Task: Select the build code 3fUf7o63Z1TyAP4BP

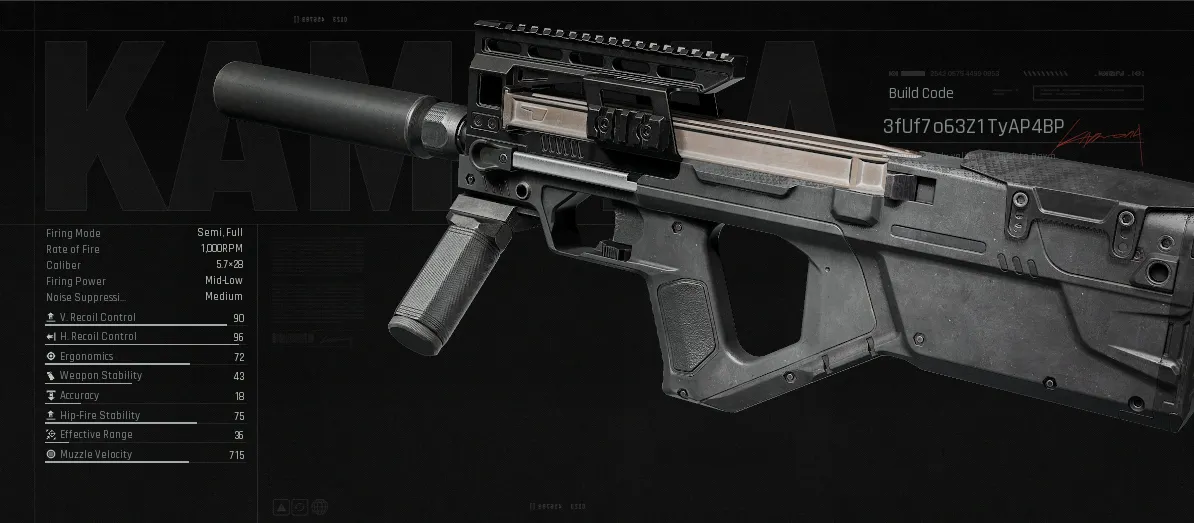Action: click(973, 127)
